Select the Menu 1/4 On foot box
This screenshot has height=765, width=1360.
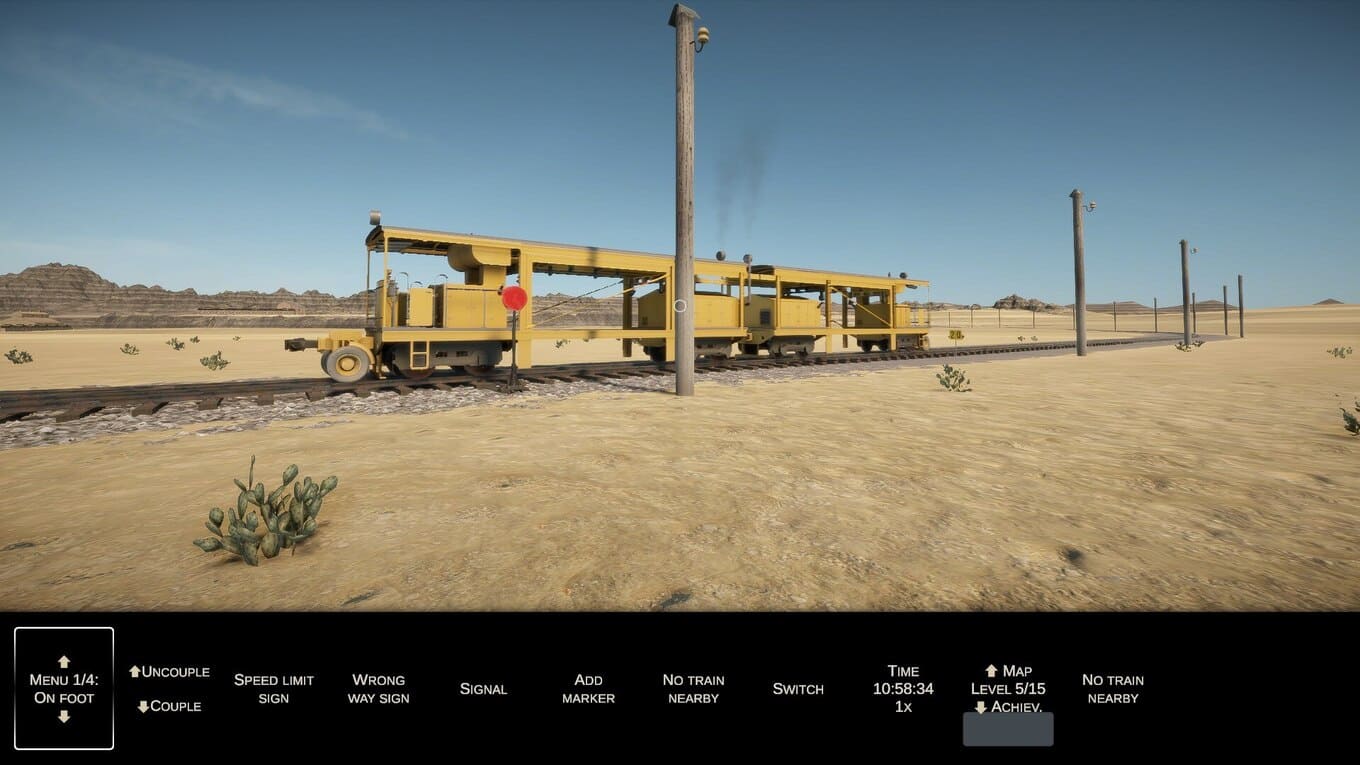(x=64, y=688)
